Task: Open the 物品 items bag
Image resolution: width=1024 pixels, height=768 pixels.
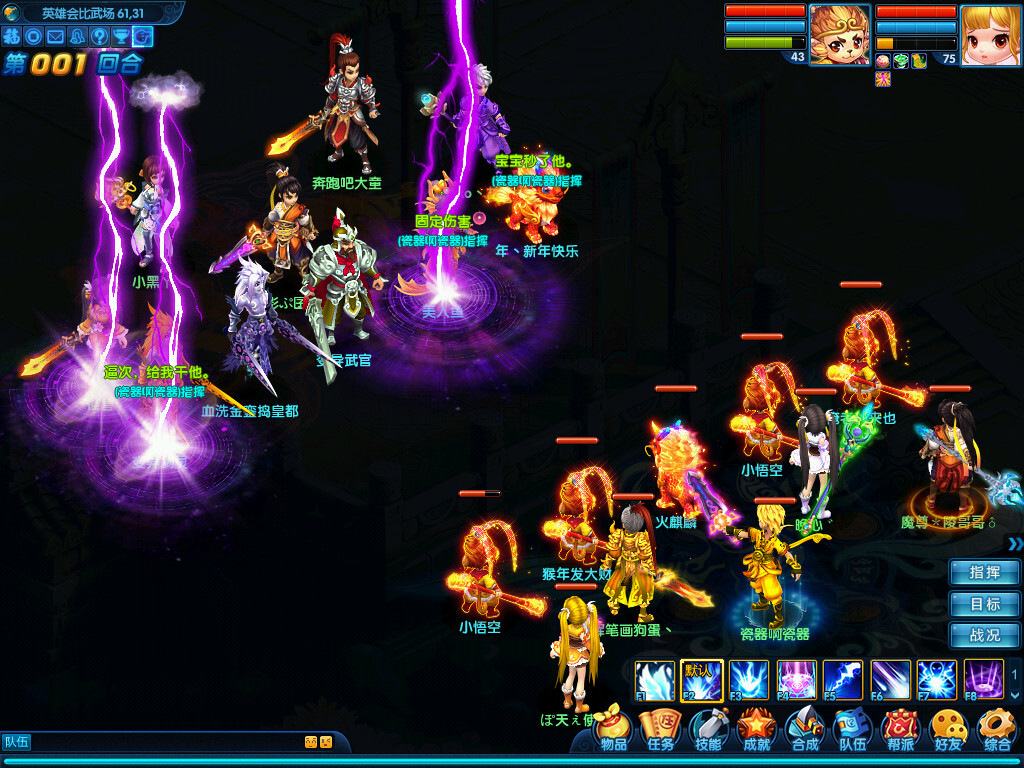Action: point(614,728)
